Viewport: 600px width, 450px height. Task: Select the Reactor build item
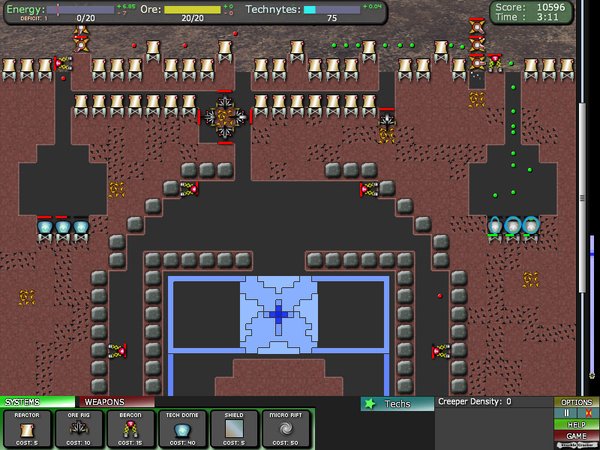pos(27,429)
